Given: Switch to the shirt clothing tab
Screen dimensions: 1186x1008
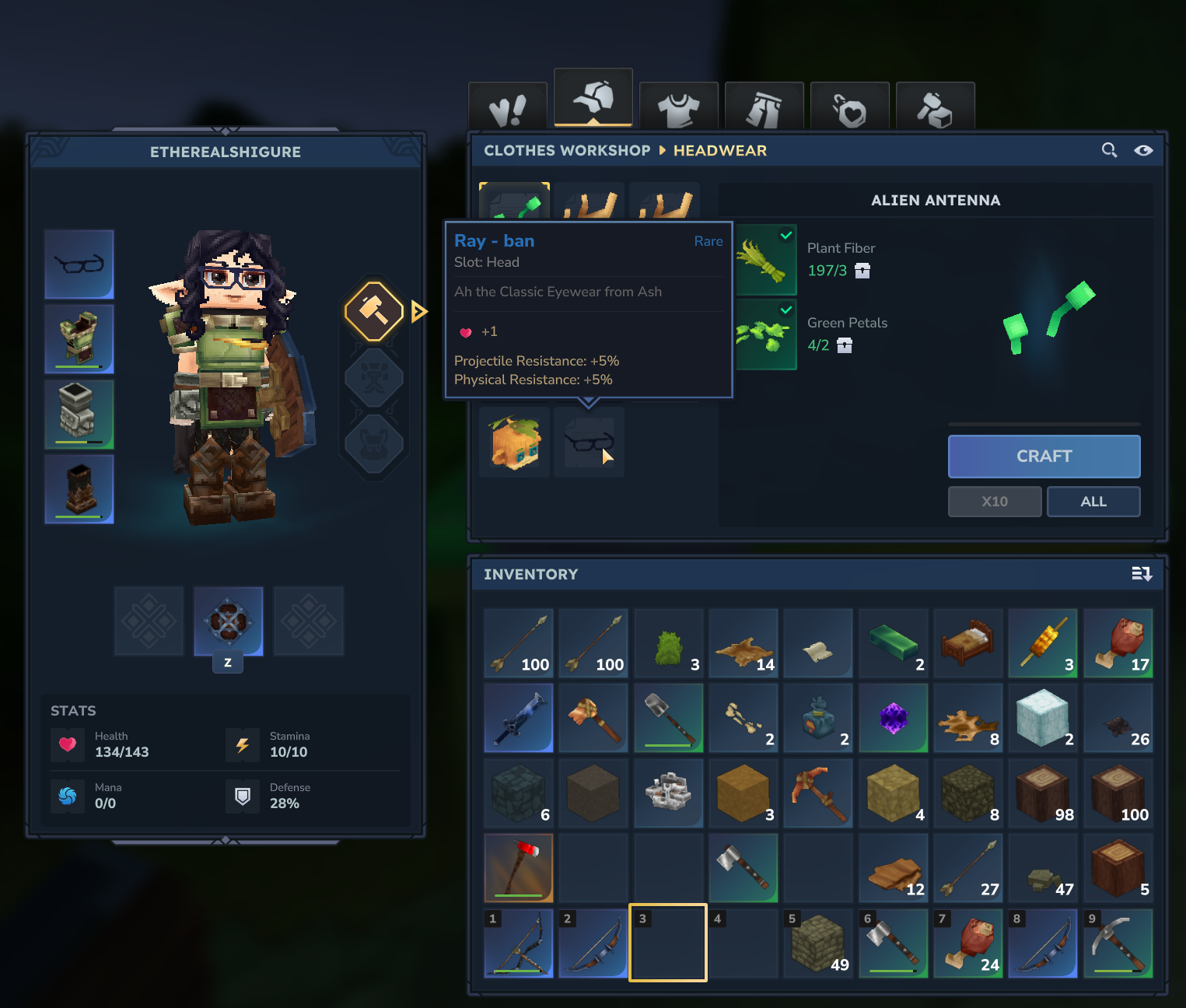Looking at the screenshot, I should click(678, 107).
